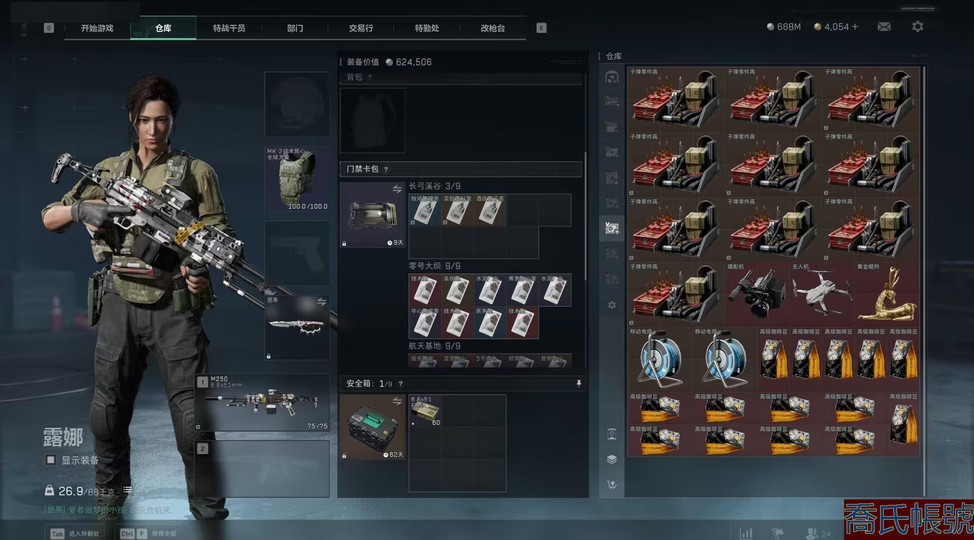This screenshot has height=540, width=974.
Task: Toggle the 显示装备 show equipment checkbox
Action: point(51,460)
